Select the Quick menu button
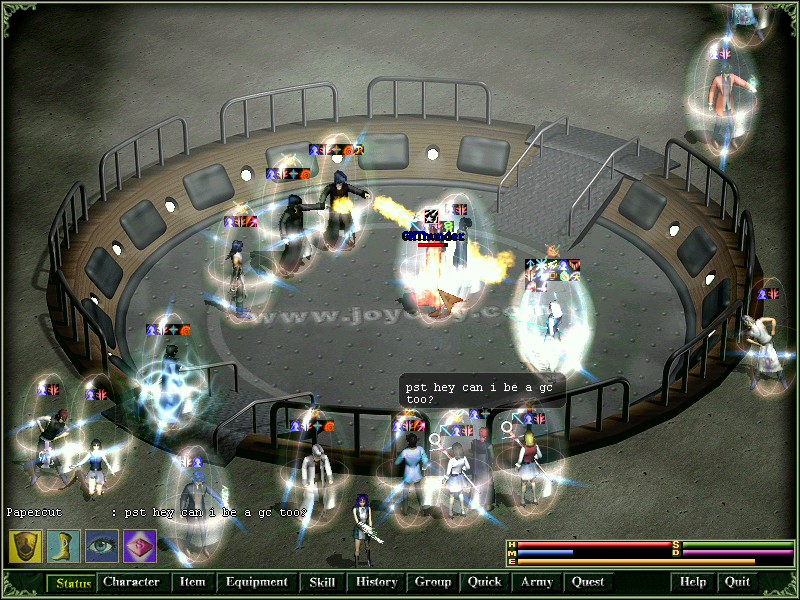 tap(484, 582)
